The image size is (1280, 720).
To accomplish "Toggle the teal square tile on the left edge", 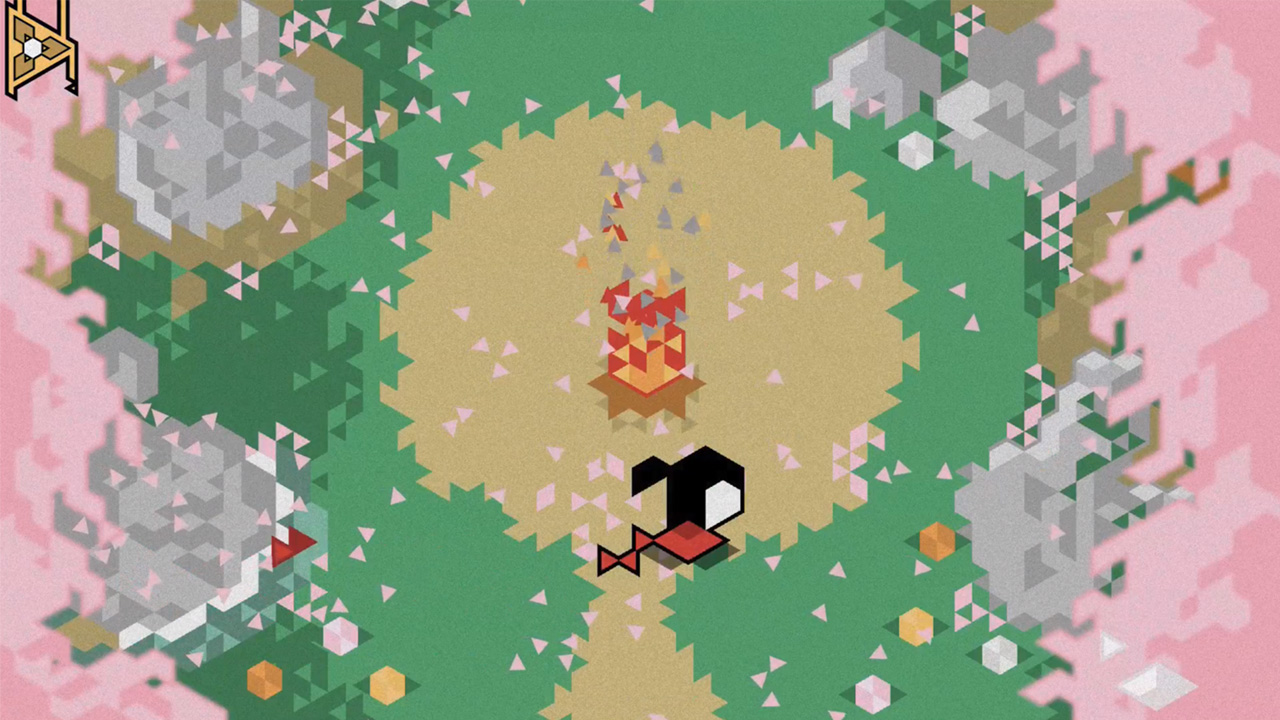I will [310, 520].
